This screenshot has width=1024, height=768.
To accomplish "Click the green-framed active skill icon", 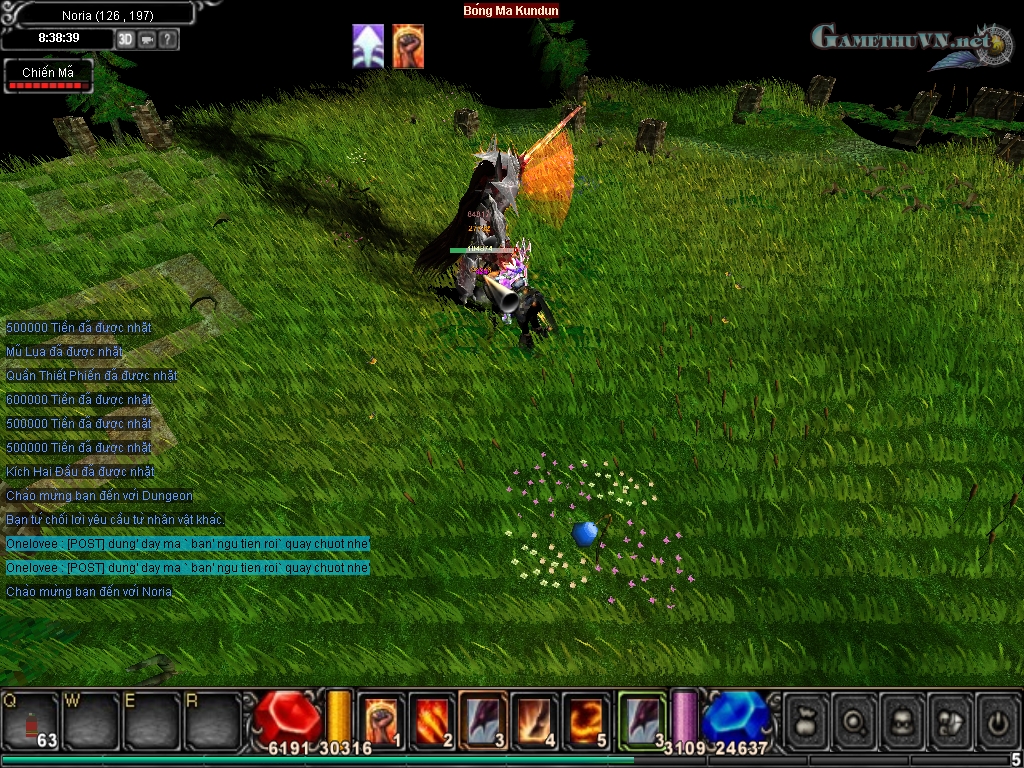I will point(641,719).
